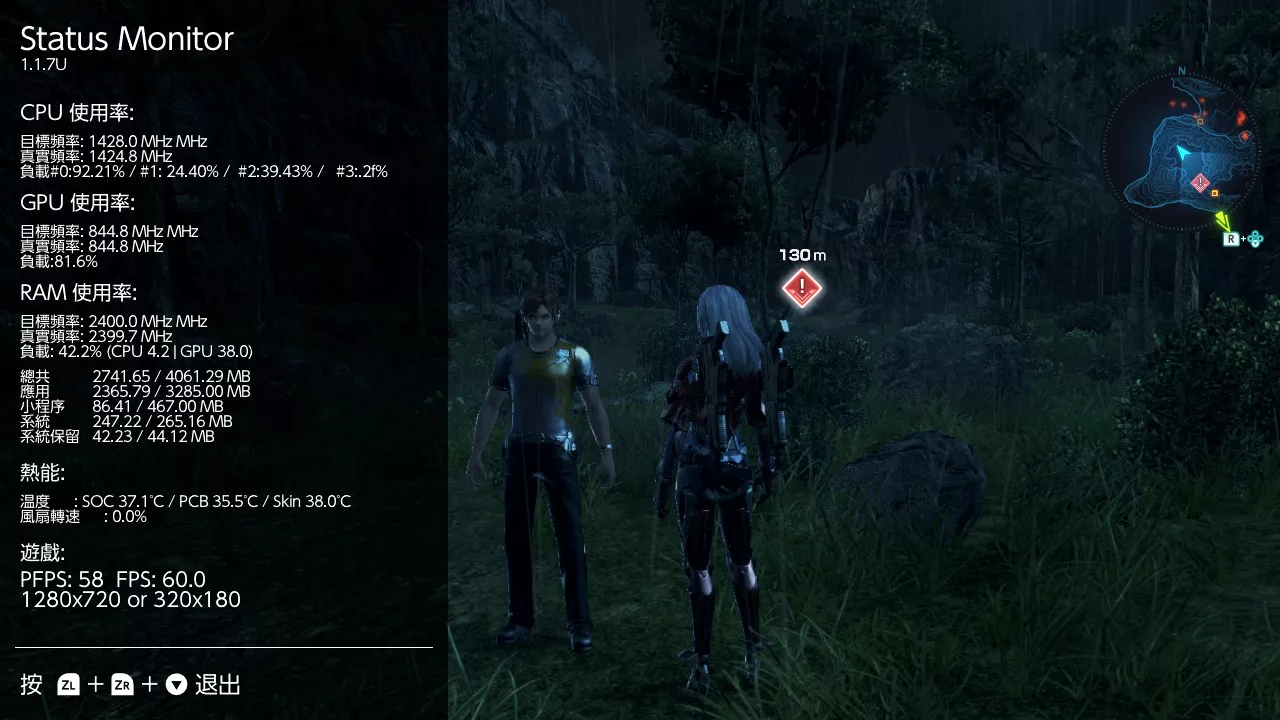Open the circular minimap
This screenshot has width=1280, height=720.
(1180, 152)
